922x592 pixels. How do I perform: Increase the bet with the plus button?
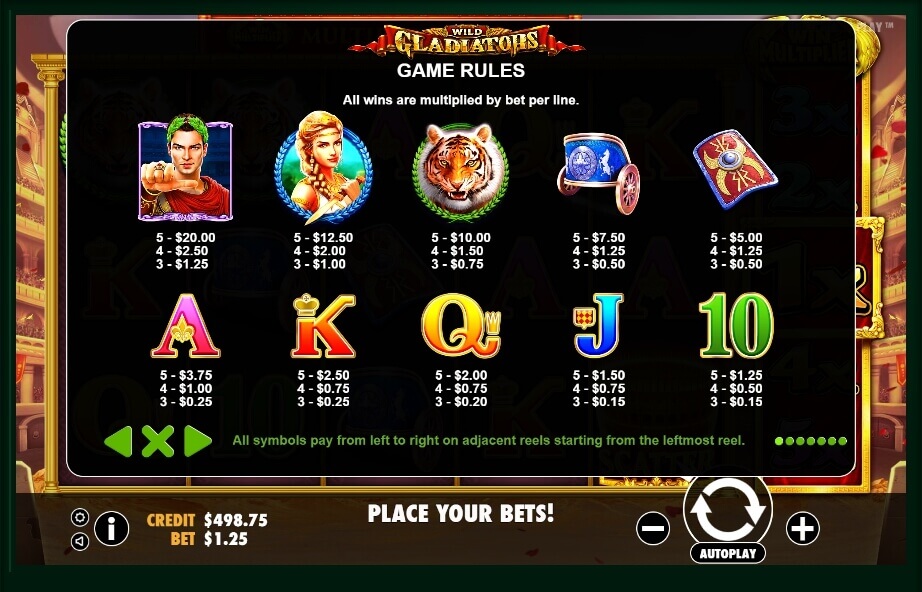tap(802, 528)
